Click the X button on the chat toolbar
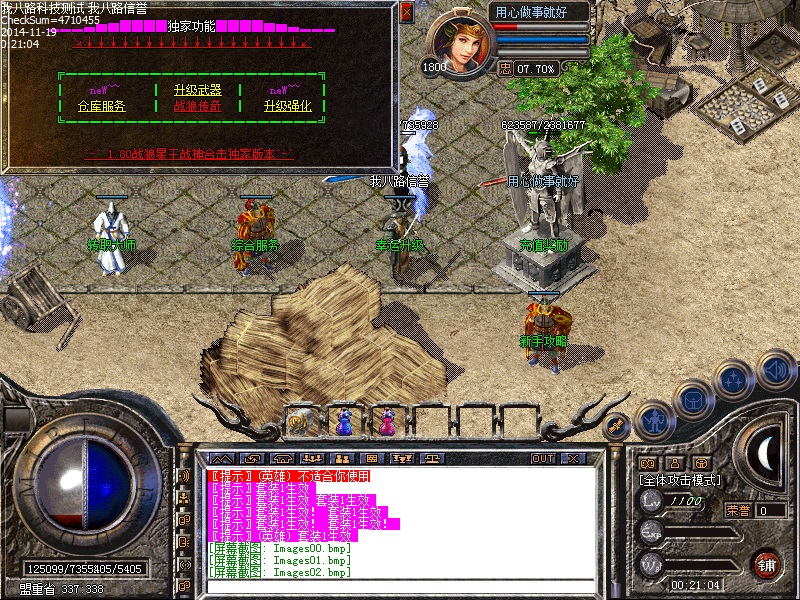Viewport: 800px width, 600px height. (573, 459)
